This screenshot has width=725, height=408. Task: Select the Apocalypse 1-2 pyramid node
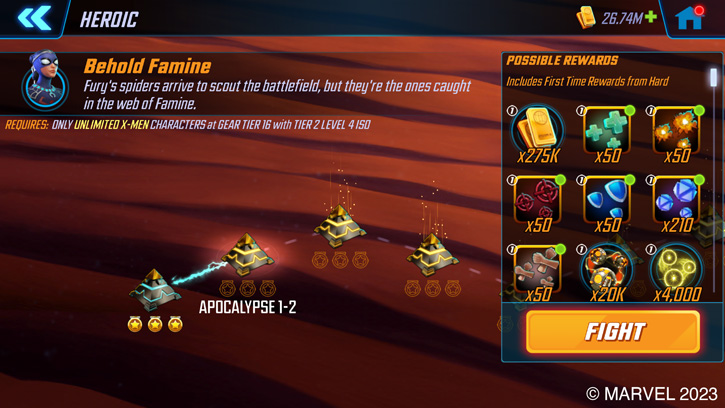247,256
